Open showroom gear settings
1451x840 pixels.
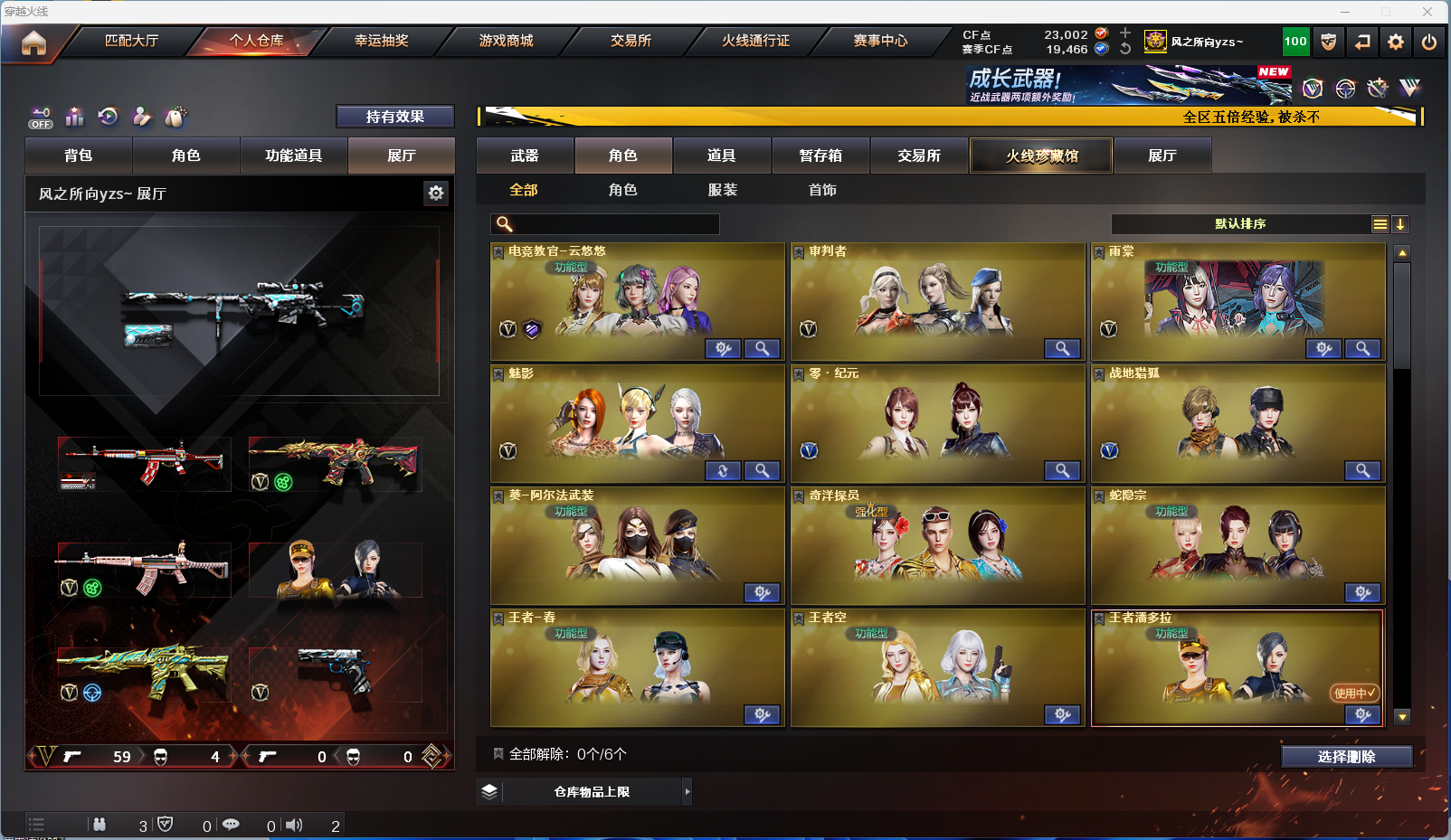click(x=436, y=193)
